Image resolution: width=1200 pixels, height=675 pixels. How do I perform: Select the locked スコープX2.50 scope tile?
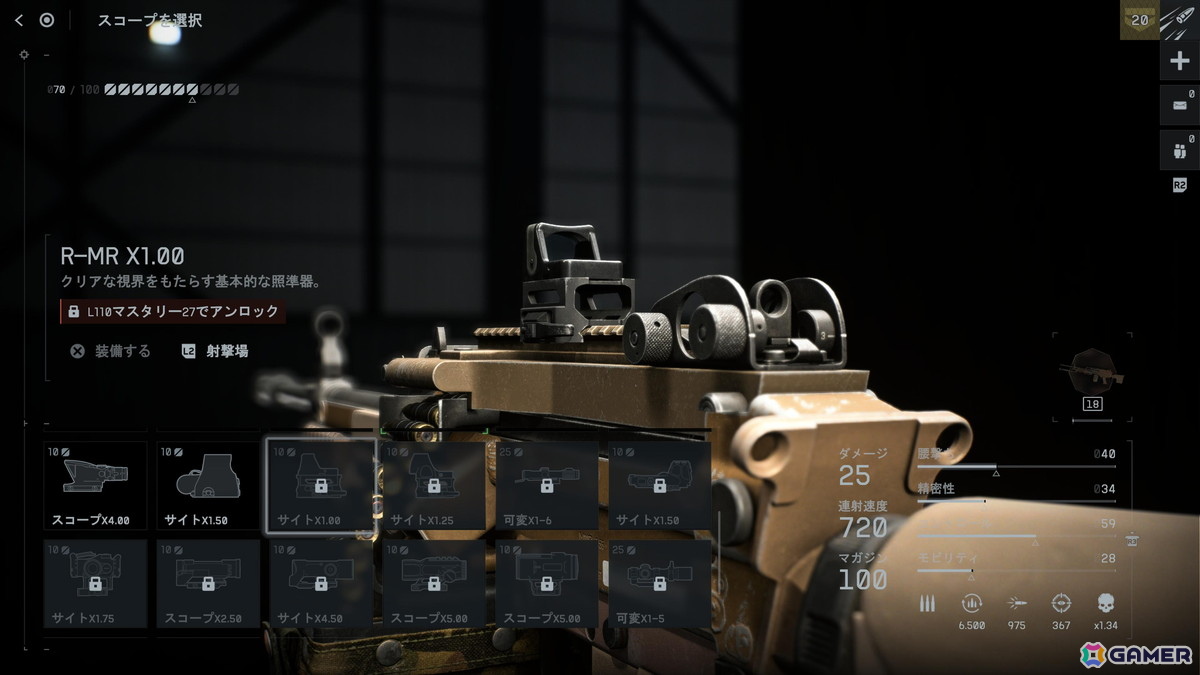208,584
